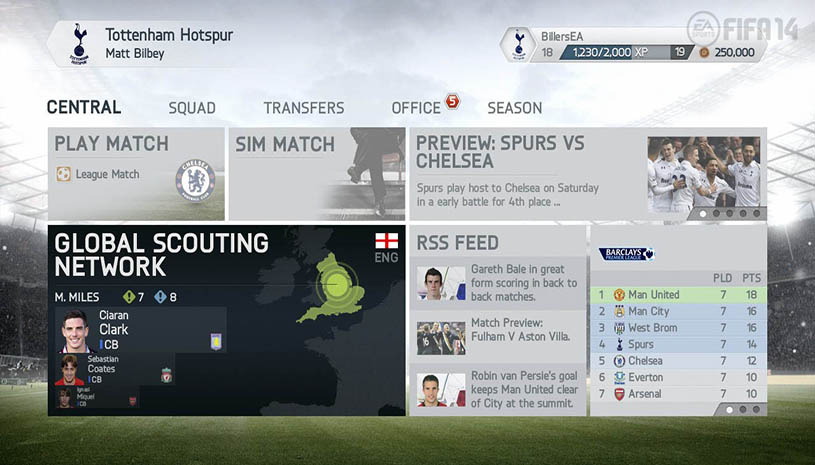Switch to the Central tab
Image resolution: width=815 pixels, height=465 pixels.
[x=84, y=108]
